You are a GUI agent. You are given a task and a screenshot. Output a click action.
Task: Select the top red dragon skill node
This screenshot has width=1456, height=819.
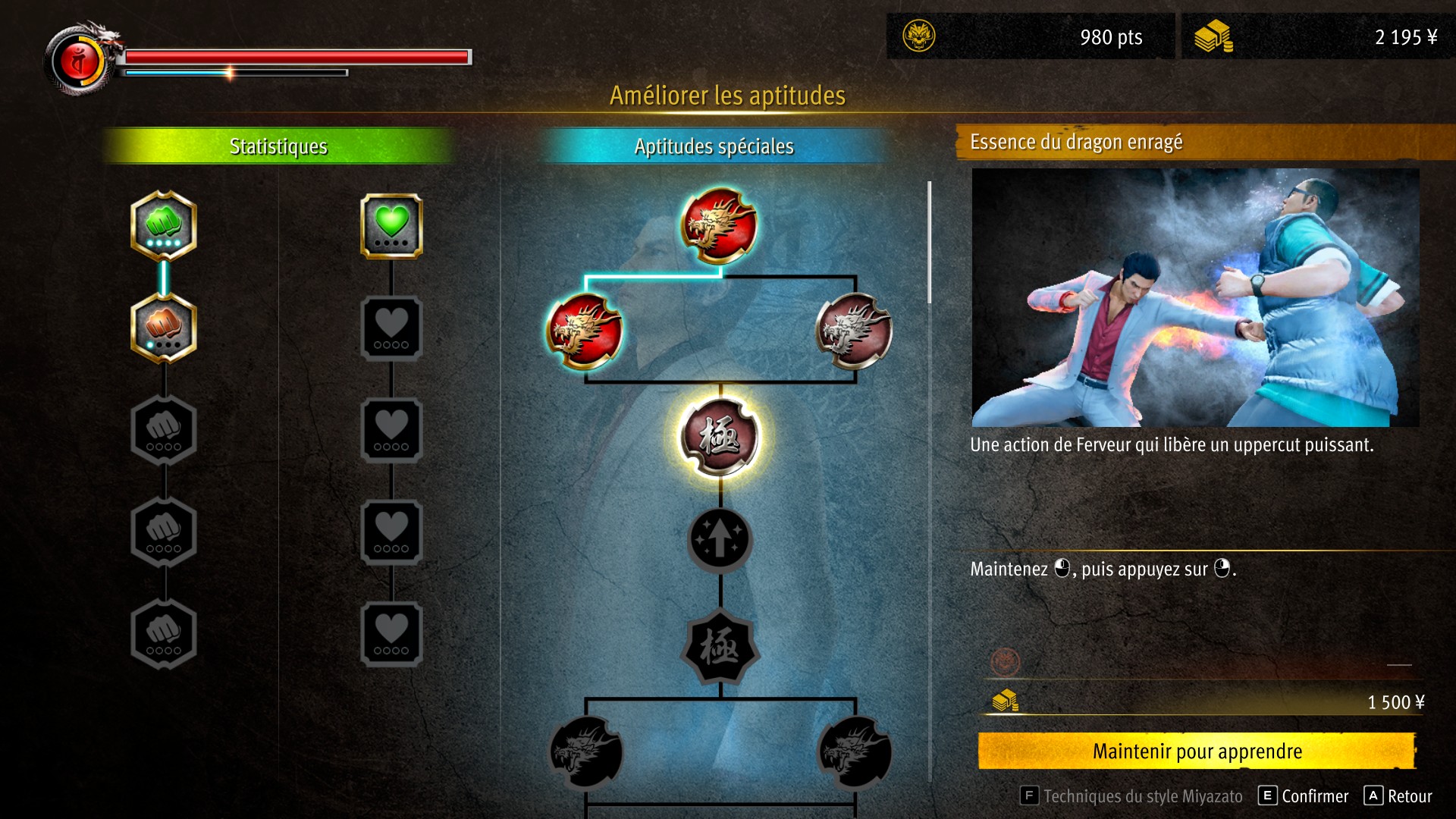coord(719,225)
